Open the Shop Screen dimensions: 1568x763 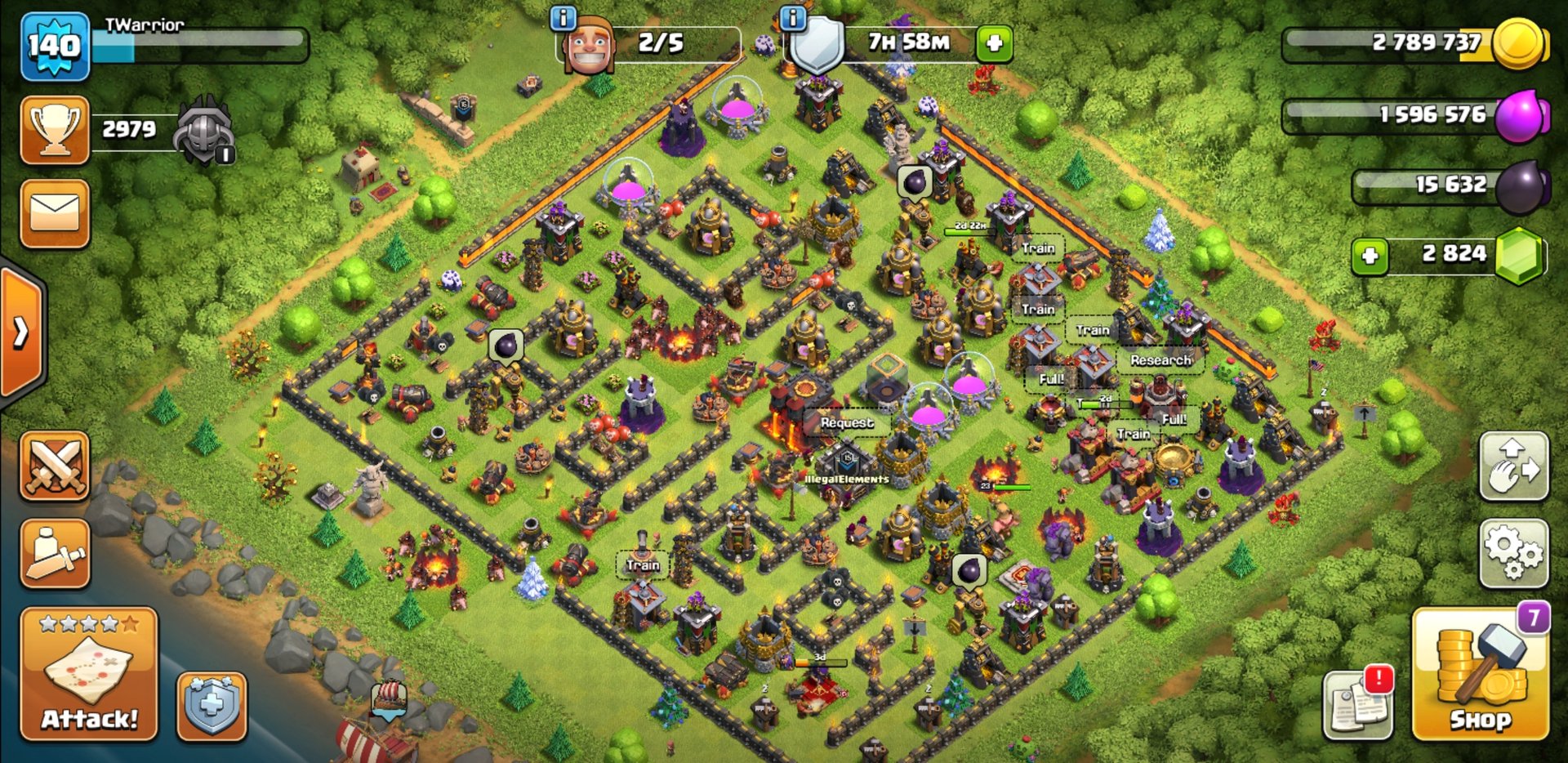(1480, 675)
